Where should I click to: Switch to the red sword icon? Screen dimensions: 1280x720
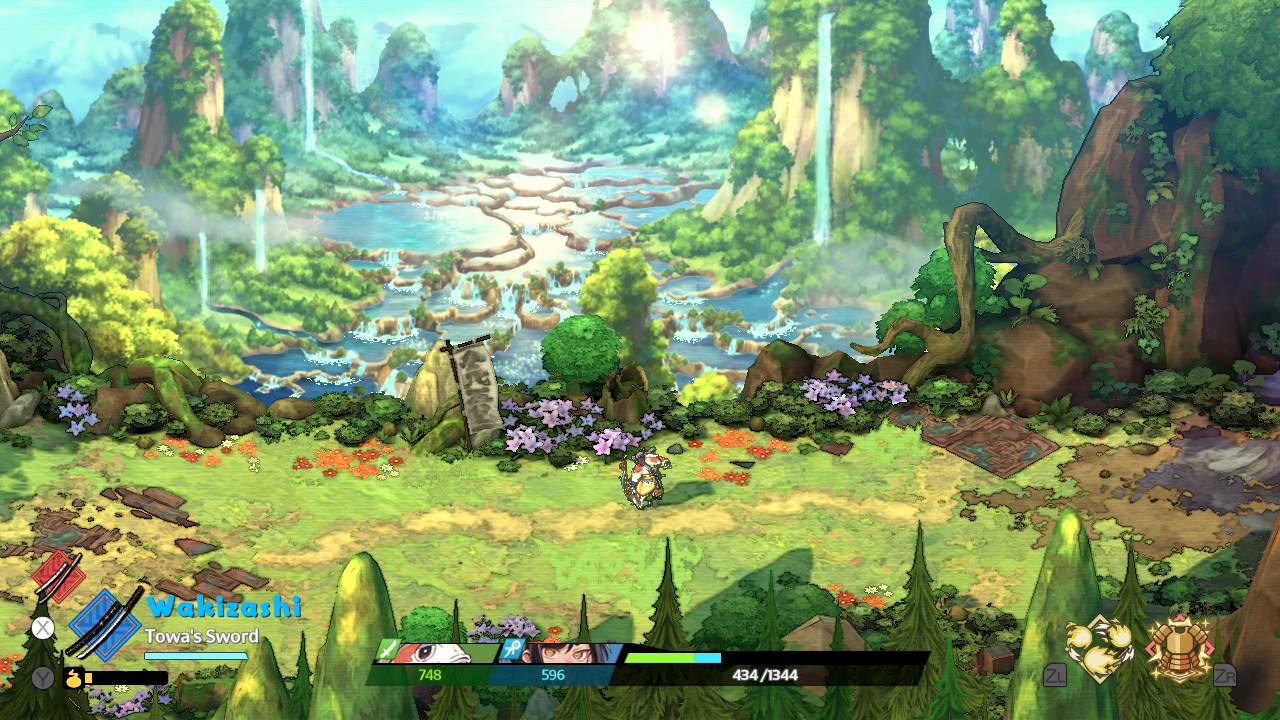click(58, 576)
